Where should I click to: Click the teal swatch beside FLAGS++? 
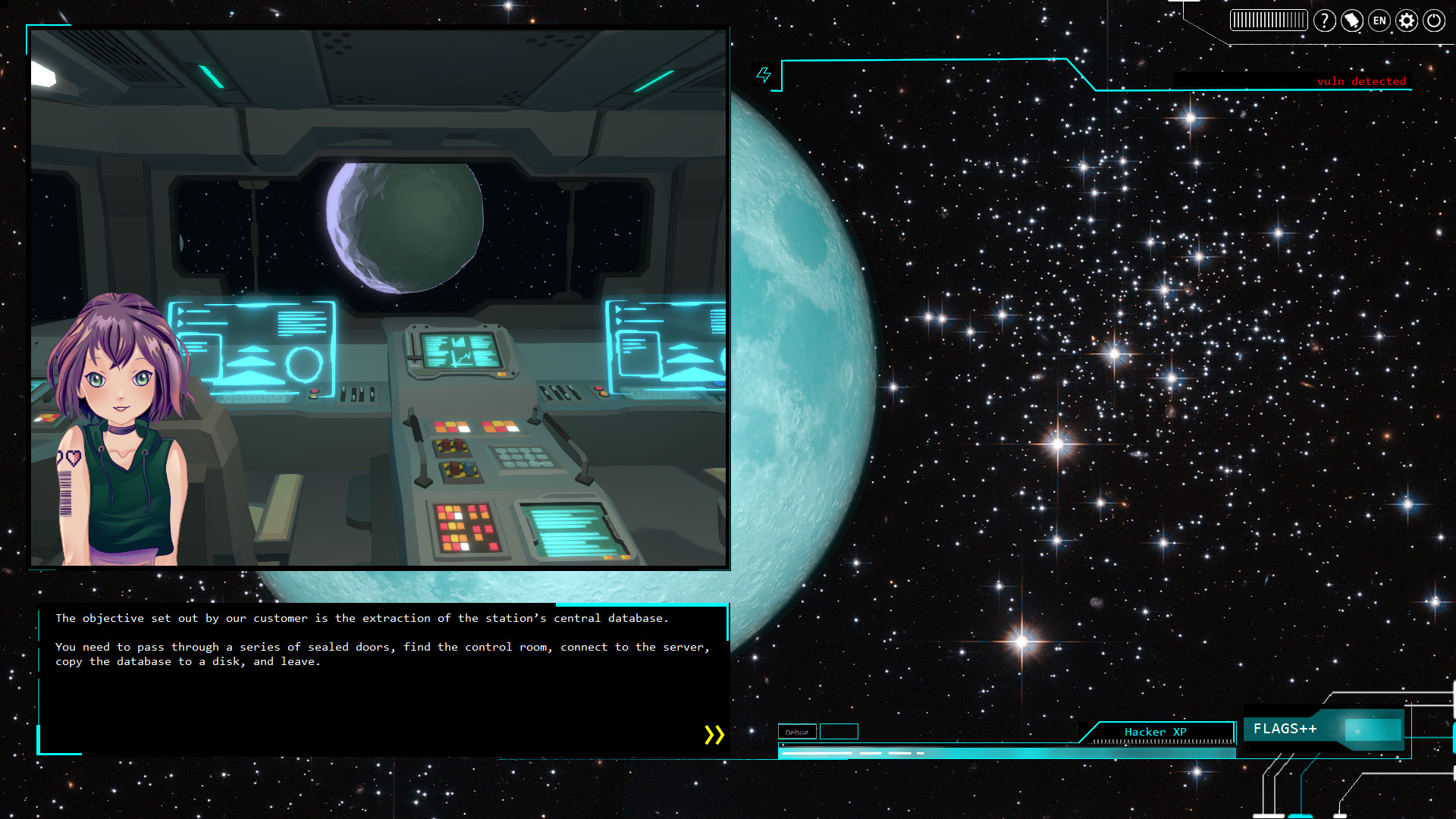coord(1373,729)
